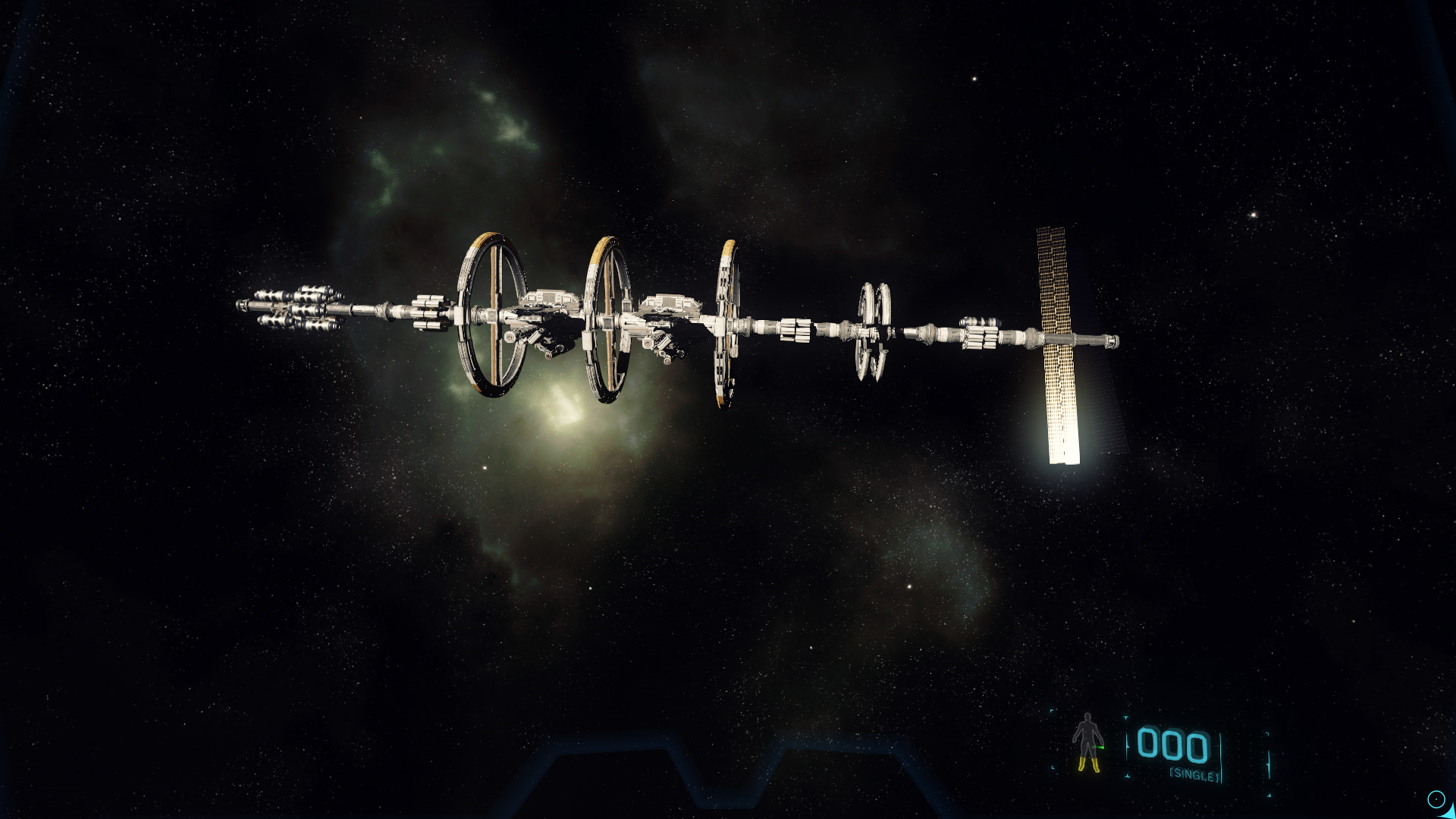Image resolution: width=1456 pixels, height=819 pixels.
Task: Click the cyan circle icon in the corner
Action: 1436,799
